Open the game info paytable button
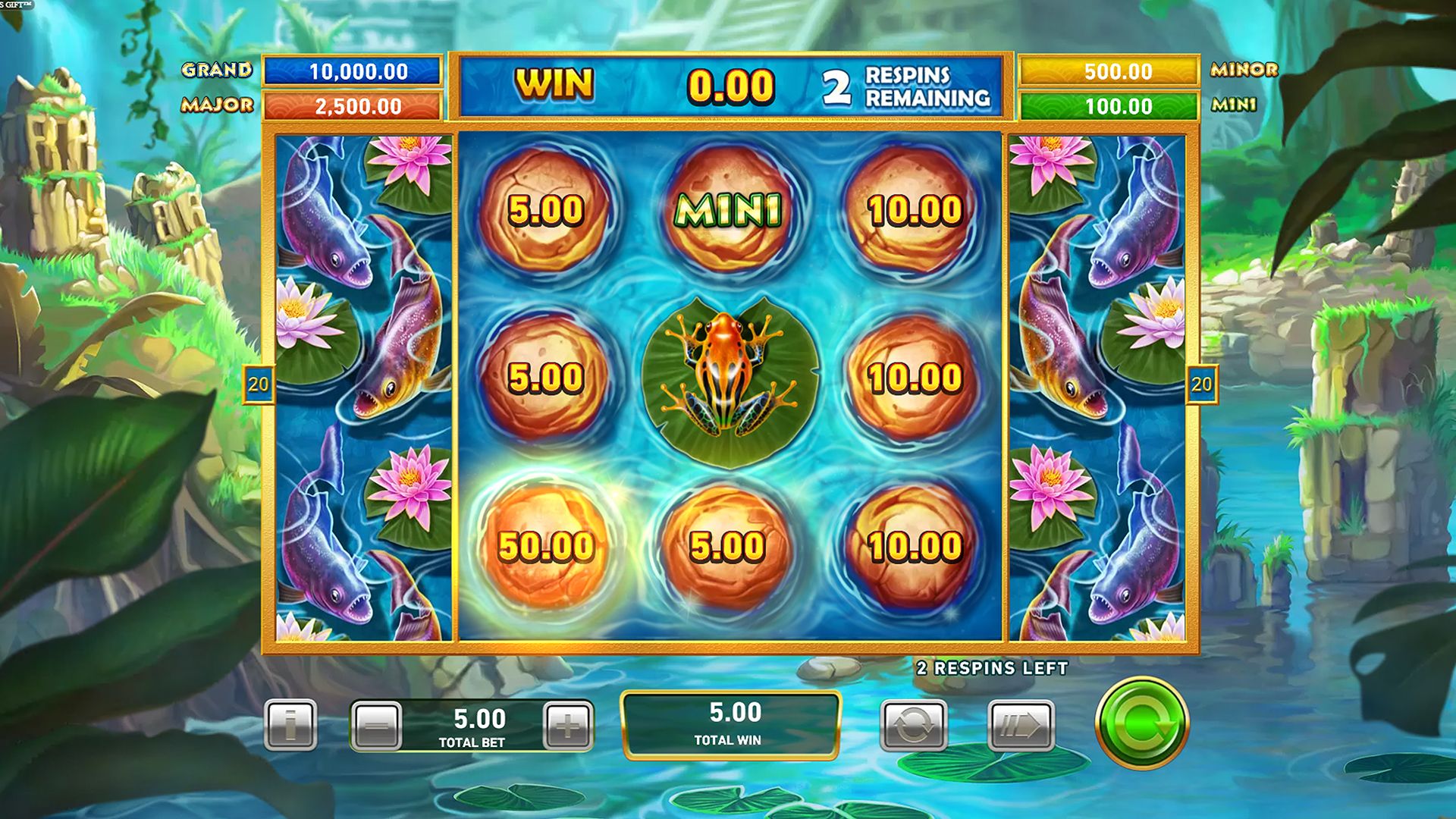This screenshot has height=819, width=1456. pyautogui.click(x=290, y=725)
